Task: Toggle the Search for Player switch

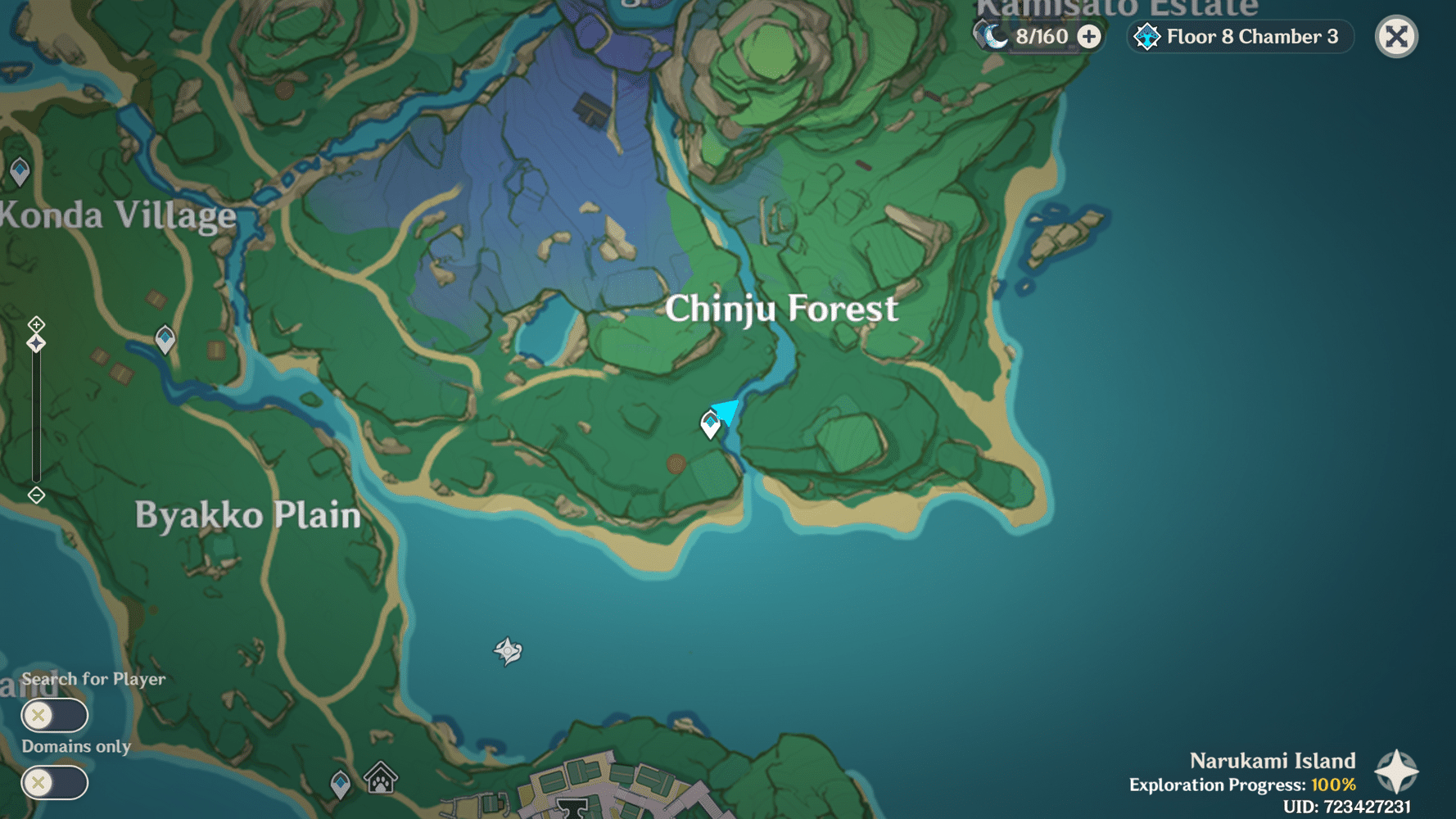Action: 54,715
